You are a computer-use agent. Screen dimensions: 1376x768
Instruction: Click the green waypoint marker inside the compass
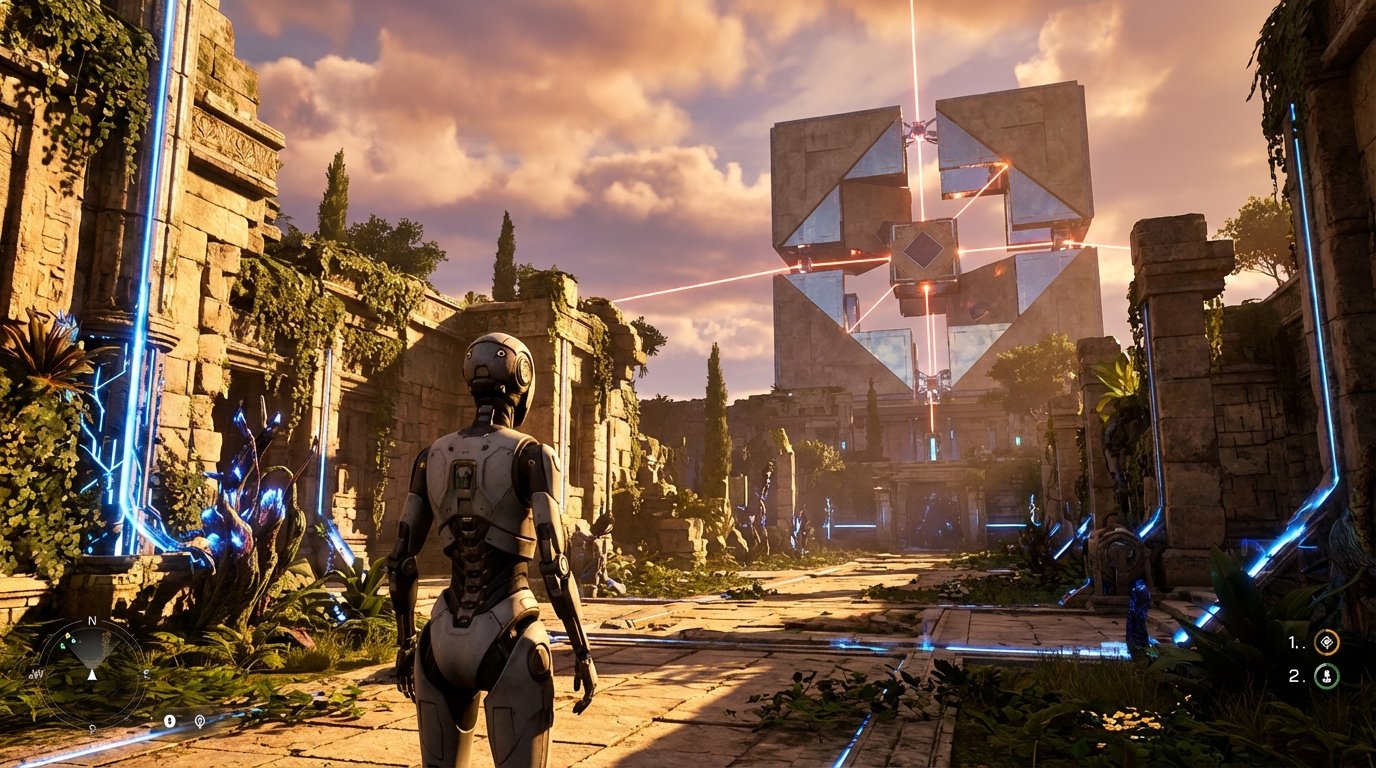point(63,646)
